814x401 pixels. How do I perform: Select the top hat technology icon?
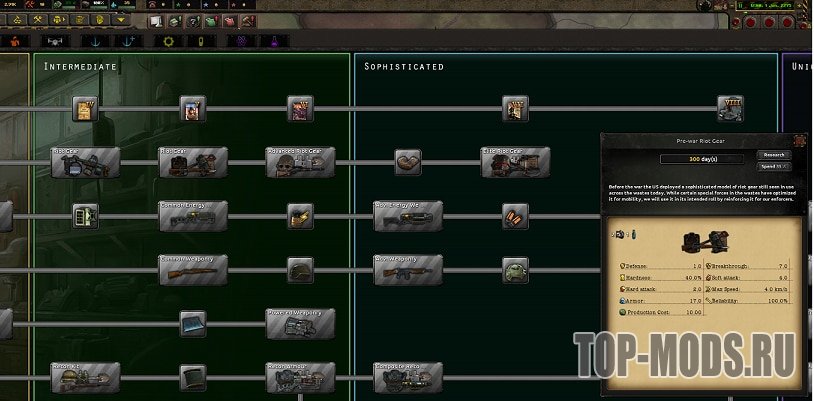pyautogui.click(x=193, y=377)
